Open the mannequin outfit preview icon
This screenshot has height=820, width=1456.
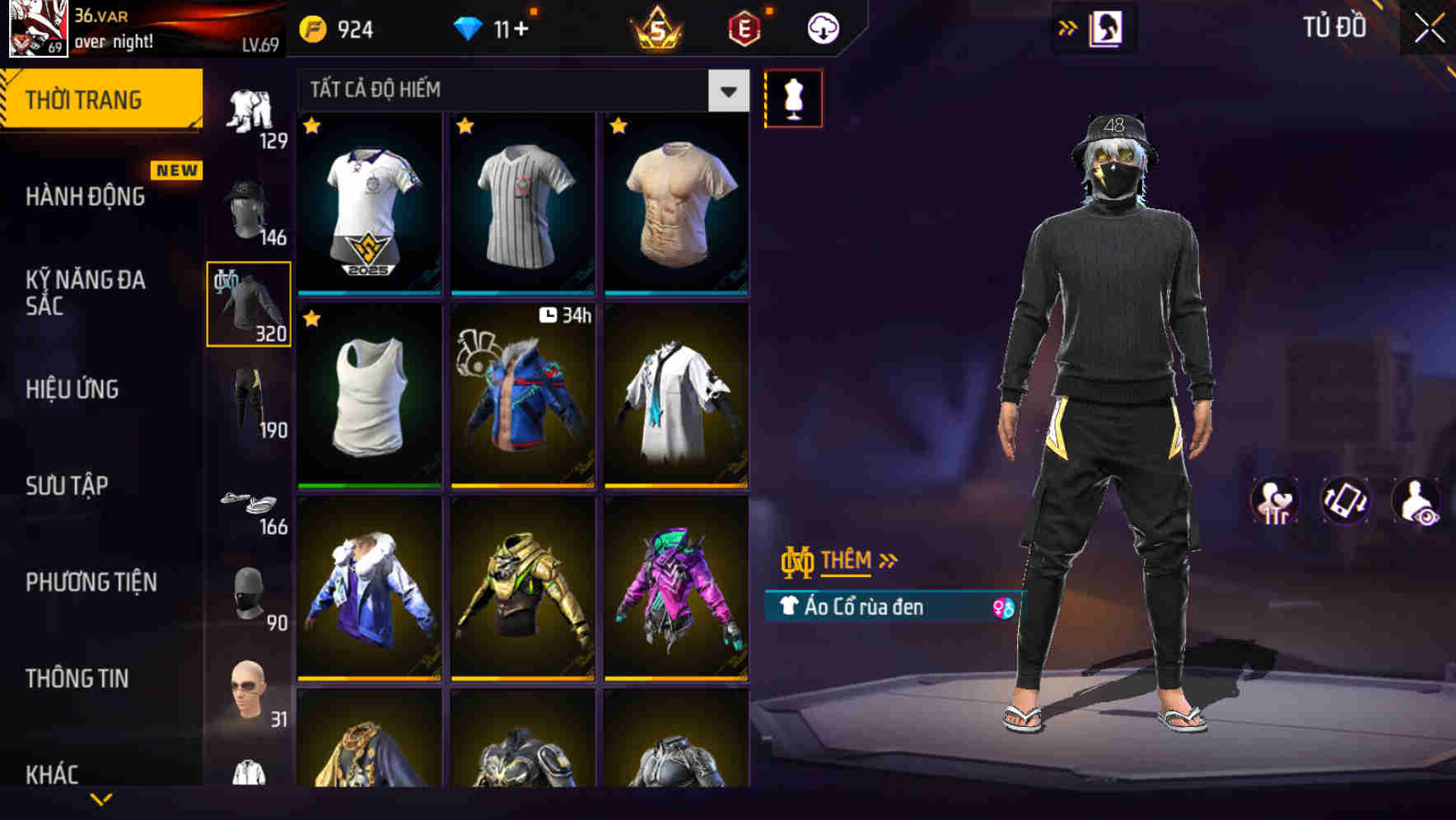pos(793,97)
